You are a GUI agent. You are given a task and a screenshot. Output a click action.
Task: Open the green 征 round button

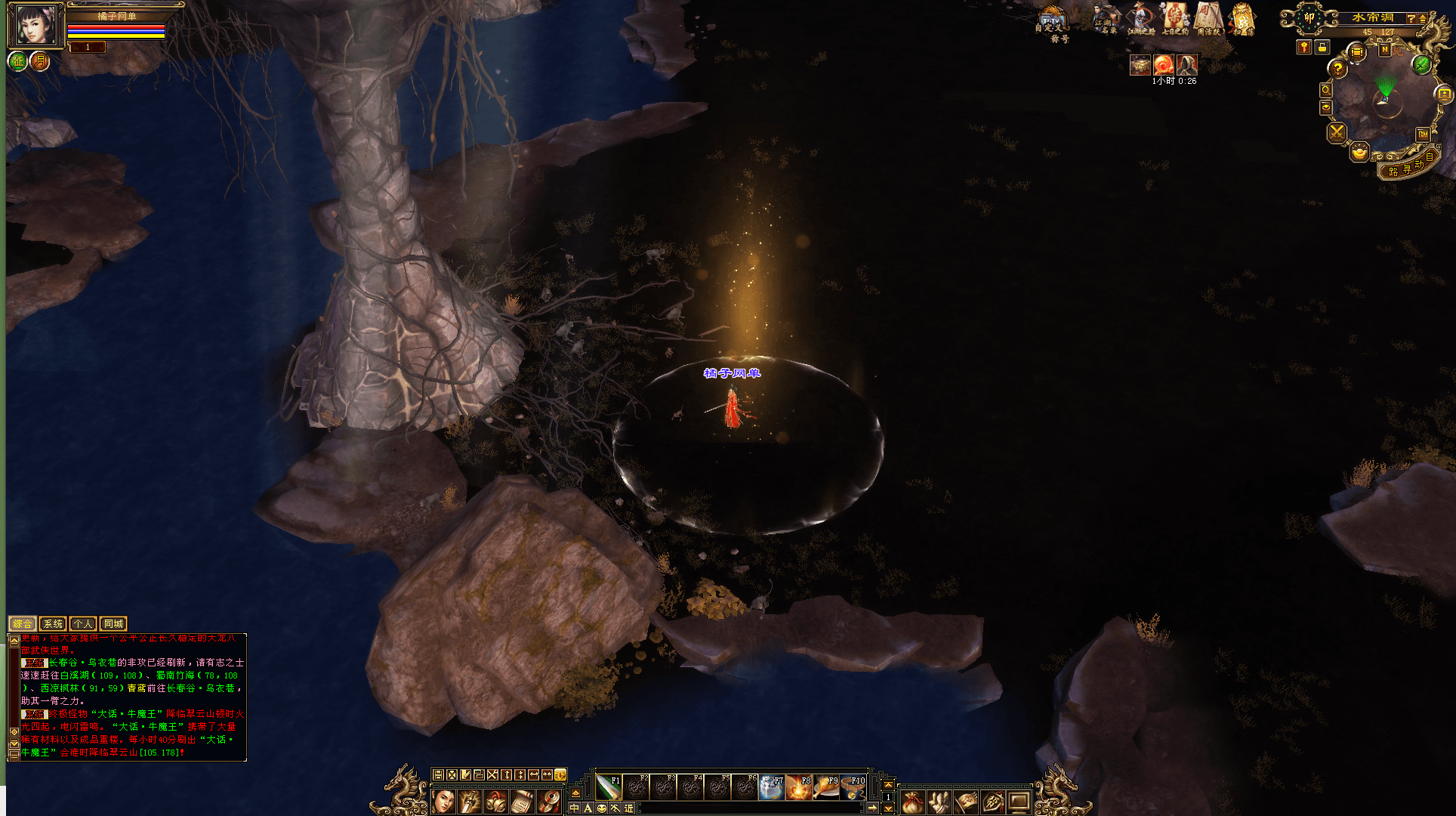pos(17,61)
